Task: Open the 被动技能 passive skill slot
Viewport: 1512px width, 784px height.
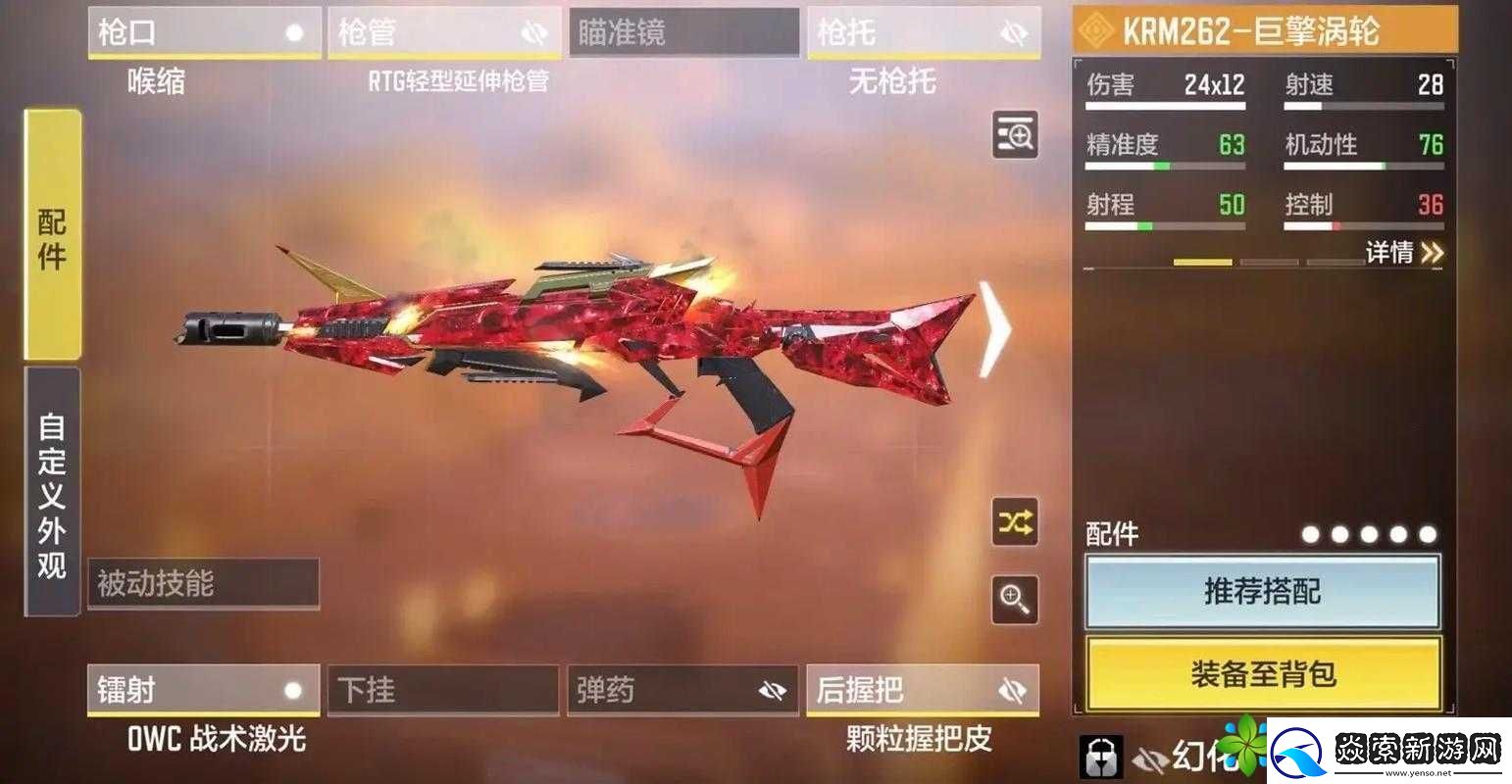Action: 202,584
